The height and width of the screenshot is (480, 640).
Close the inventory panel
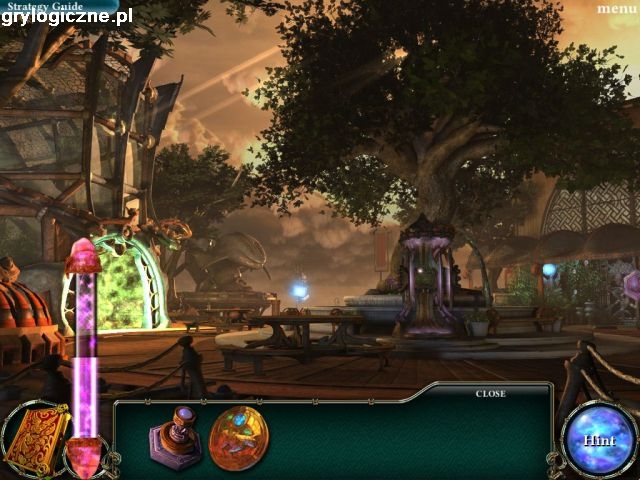coord(490,394)
